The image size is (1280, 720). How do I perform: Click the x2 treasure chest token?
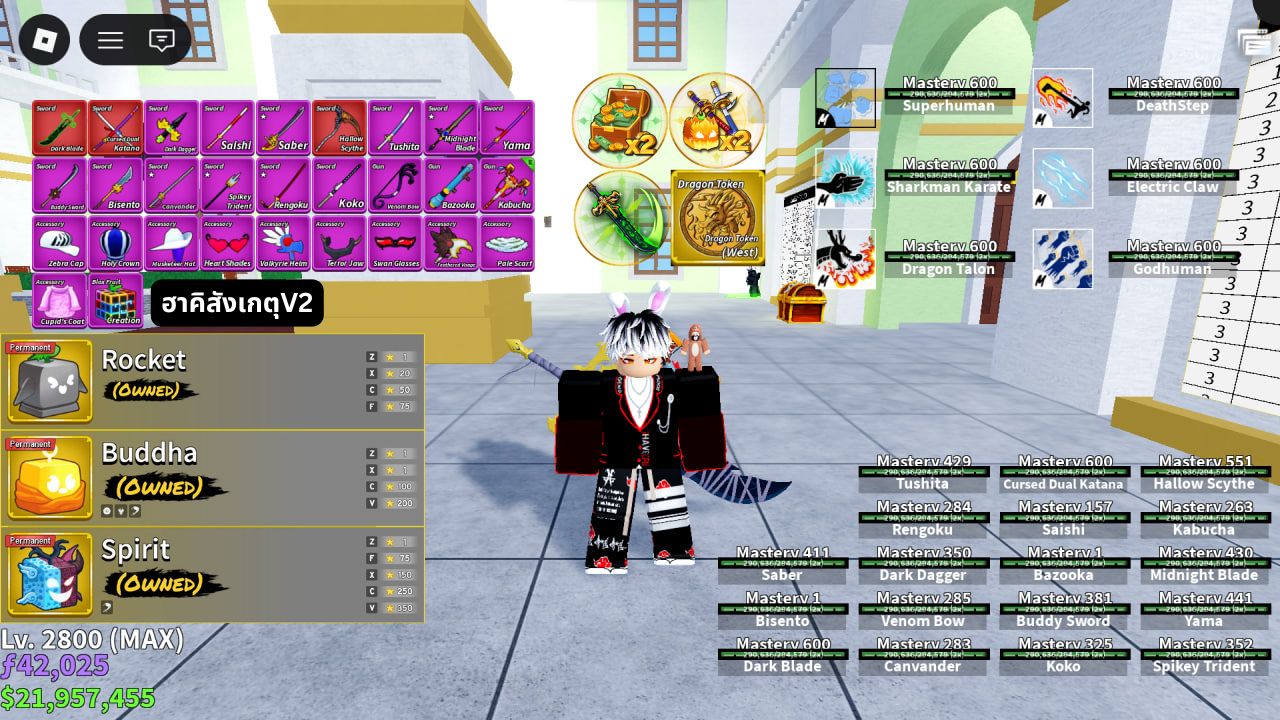click(618, 119)
